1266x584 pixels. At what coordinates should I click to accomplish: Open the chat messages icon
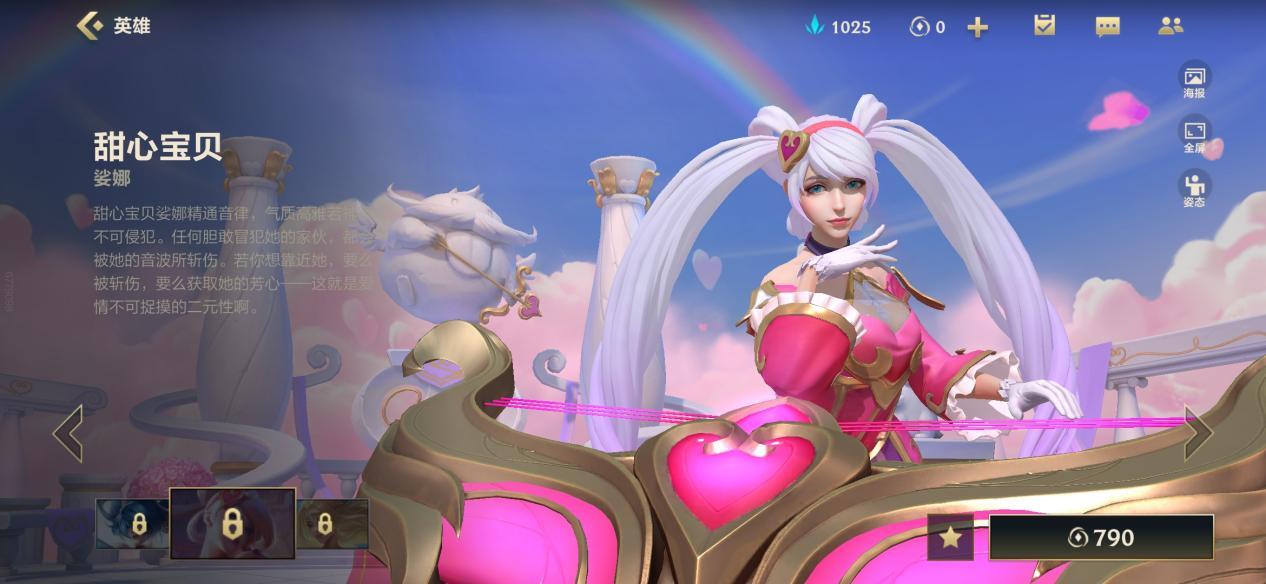(x=1107, y=27)
